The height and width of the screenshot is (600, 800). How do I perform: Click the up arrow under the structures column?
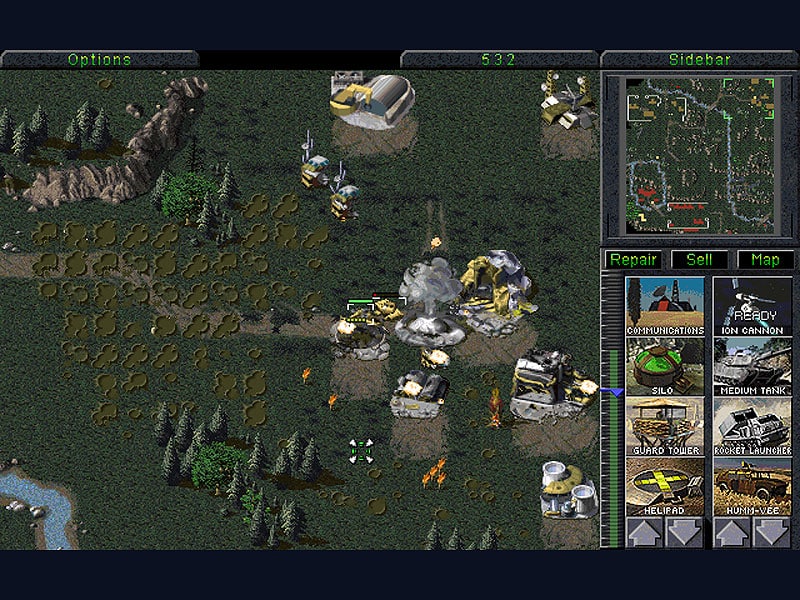(x=645, y=532)
